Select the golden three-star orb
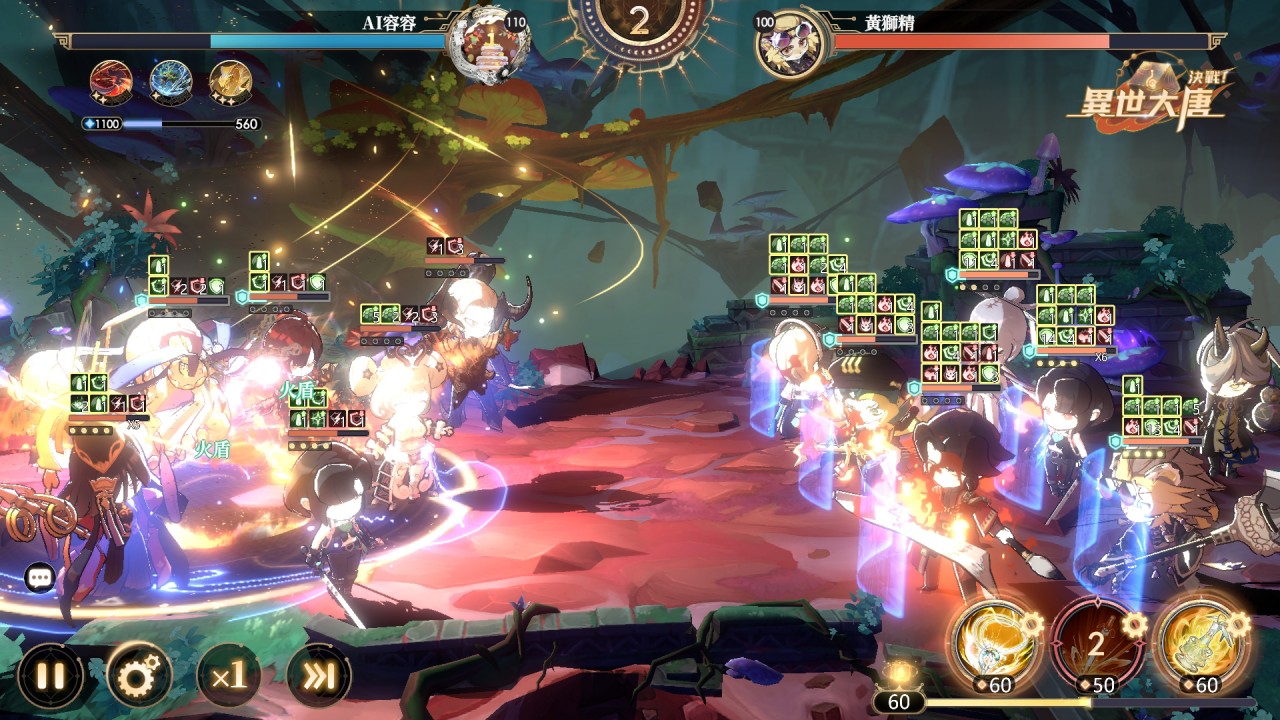 pyautogui.click(x=230, y=80)
